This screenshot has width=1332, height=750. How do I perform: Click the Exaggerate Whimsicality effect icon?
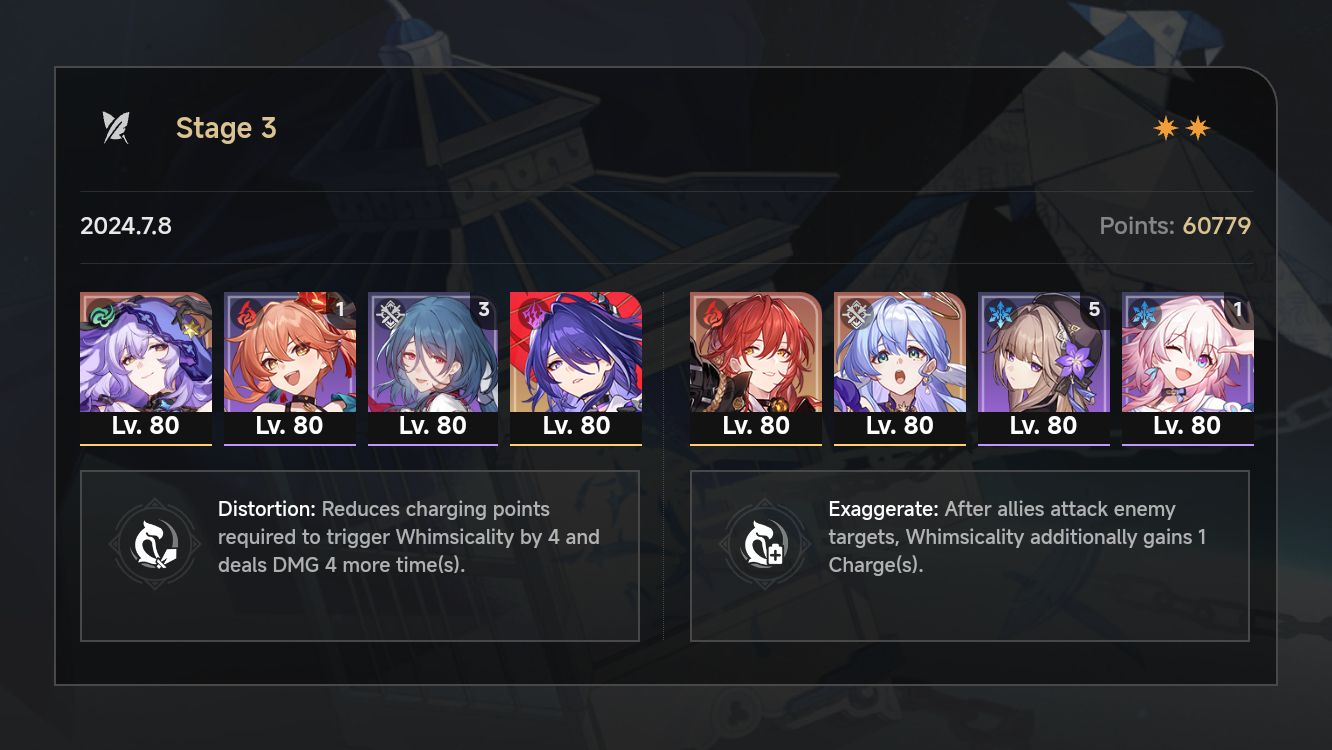766,545
